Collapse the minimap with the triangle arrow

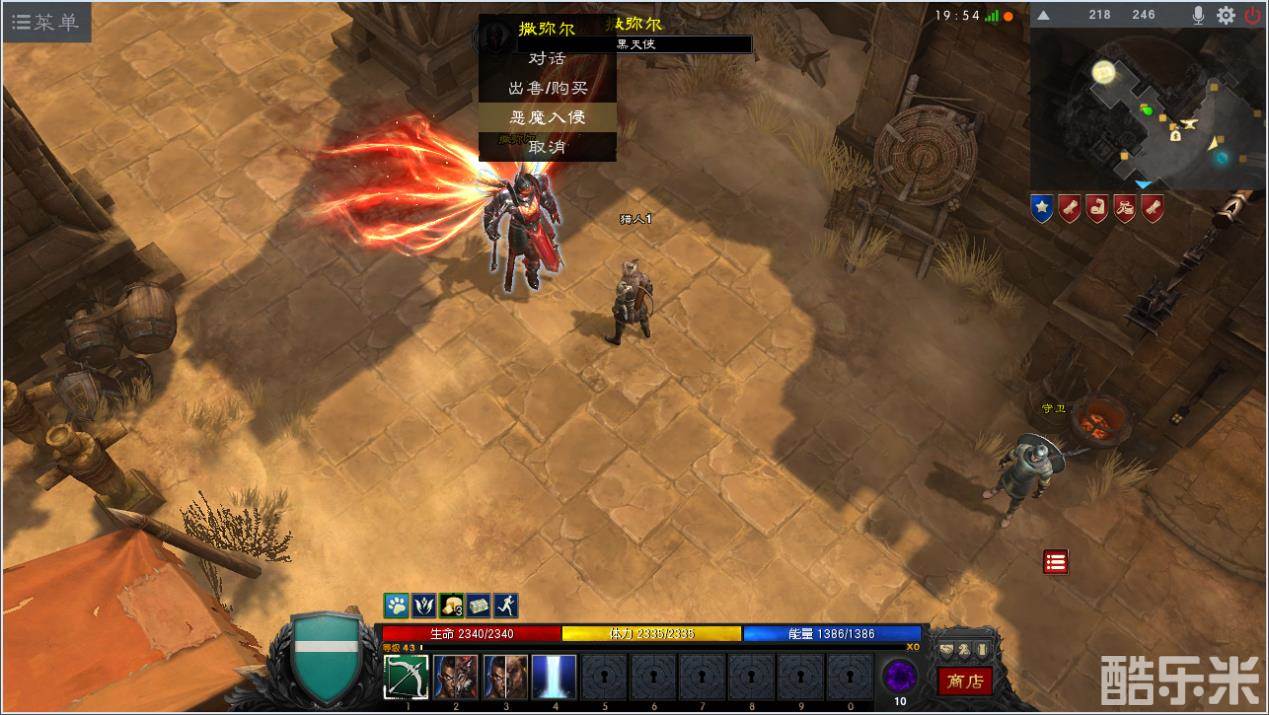tap(1043, 15)
